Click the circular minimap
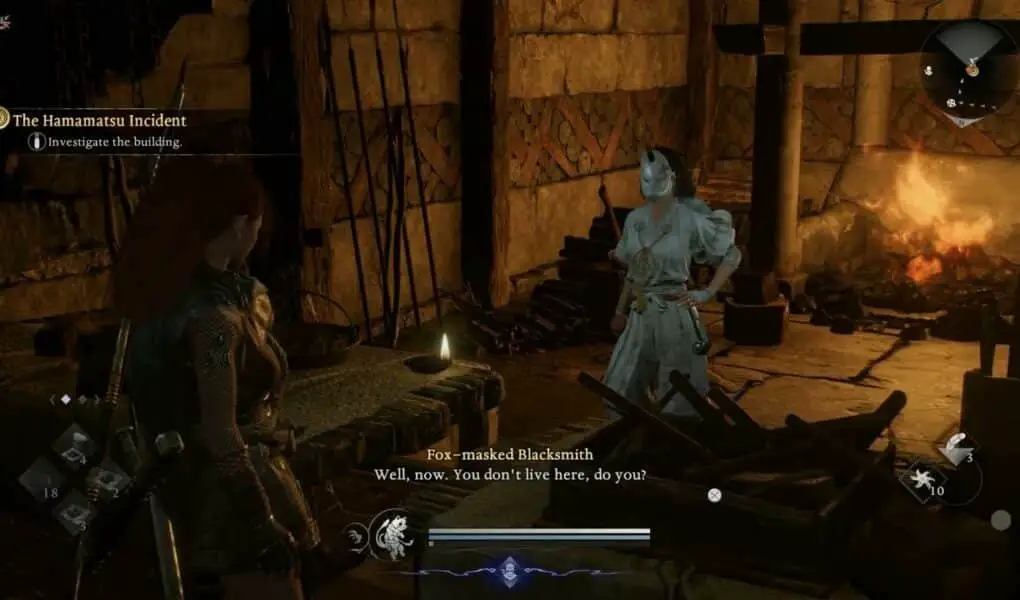Viewport: 1020px width, 600px height. [x=968, y=72]
